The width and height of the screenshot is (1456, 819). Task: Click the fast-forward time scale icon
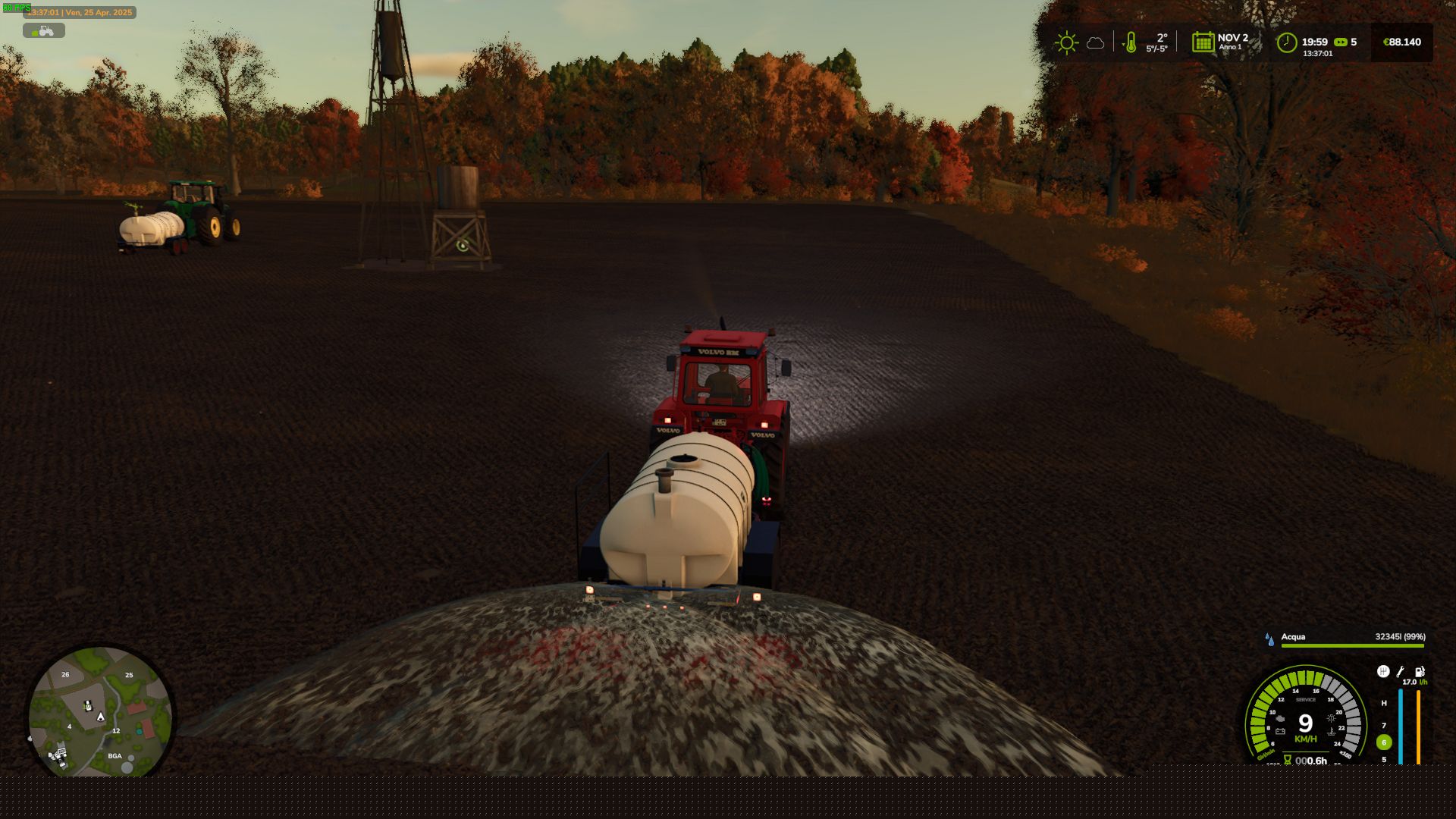[1340, 42]
